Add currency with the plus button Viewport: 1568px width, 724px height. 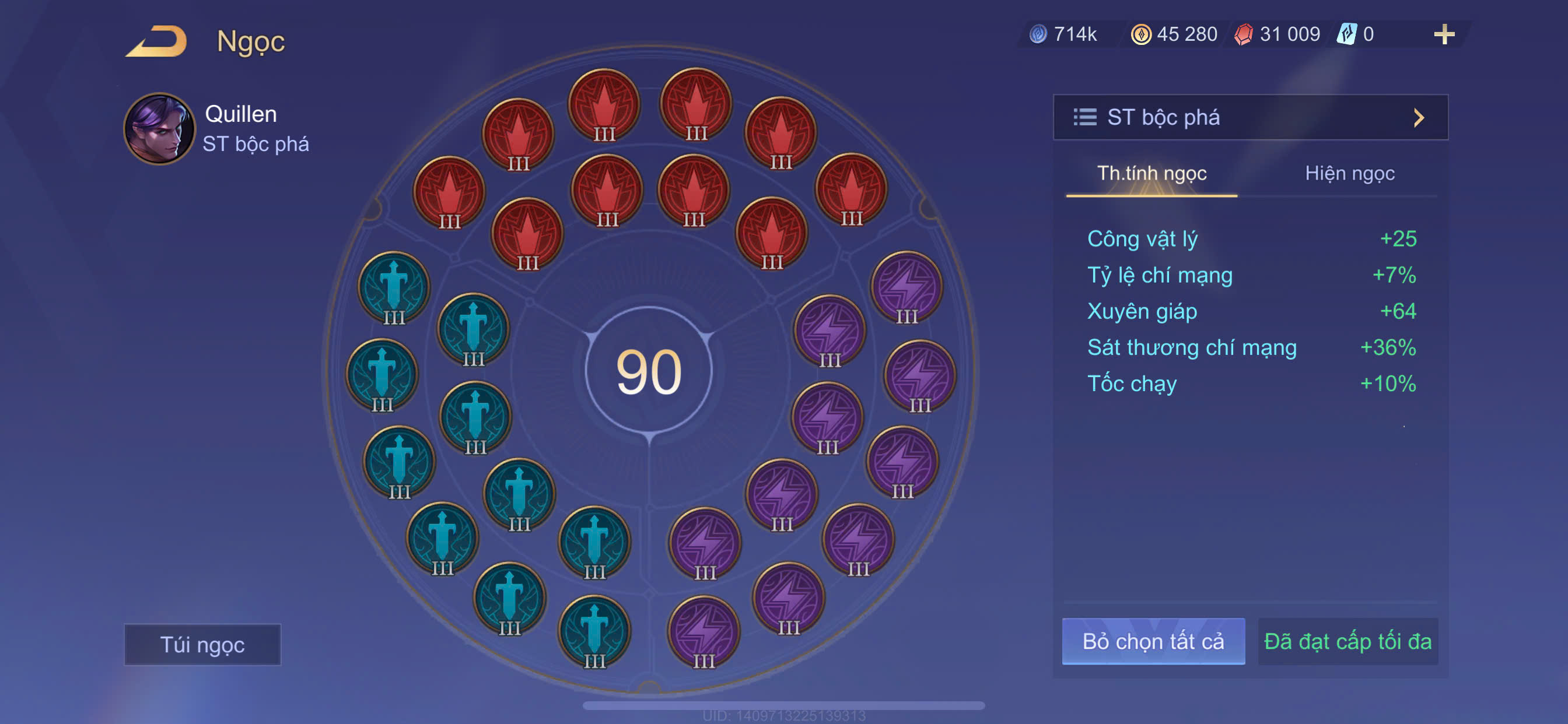[x=1444, y=34]
